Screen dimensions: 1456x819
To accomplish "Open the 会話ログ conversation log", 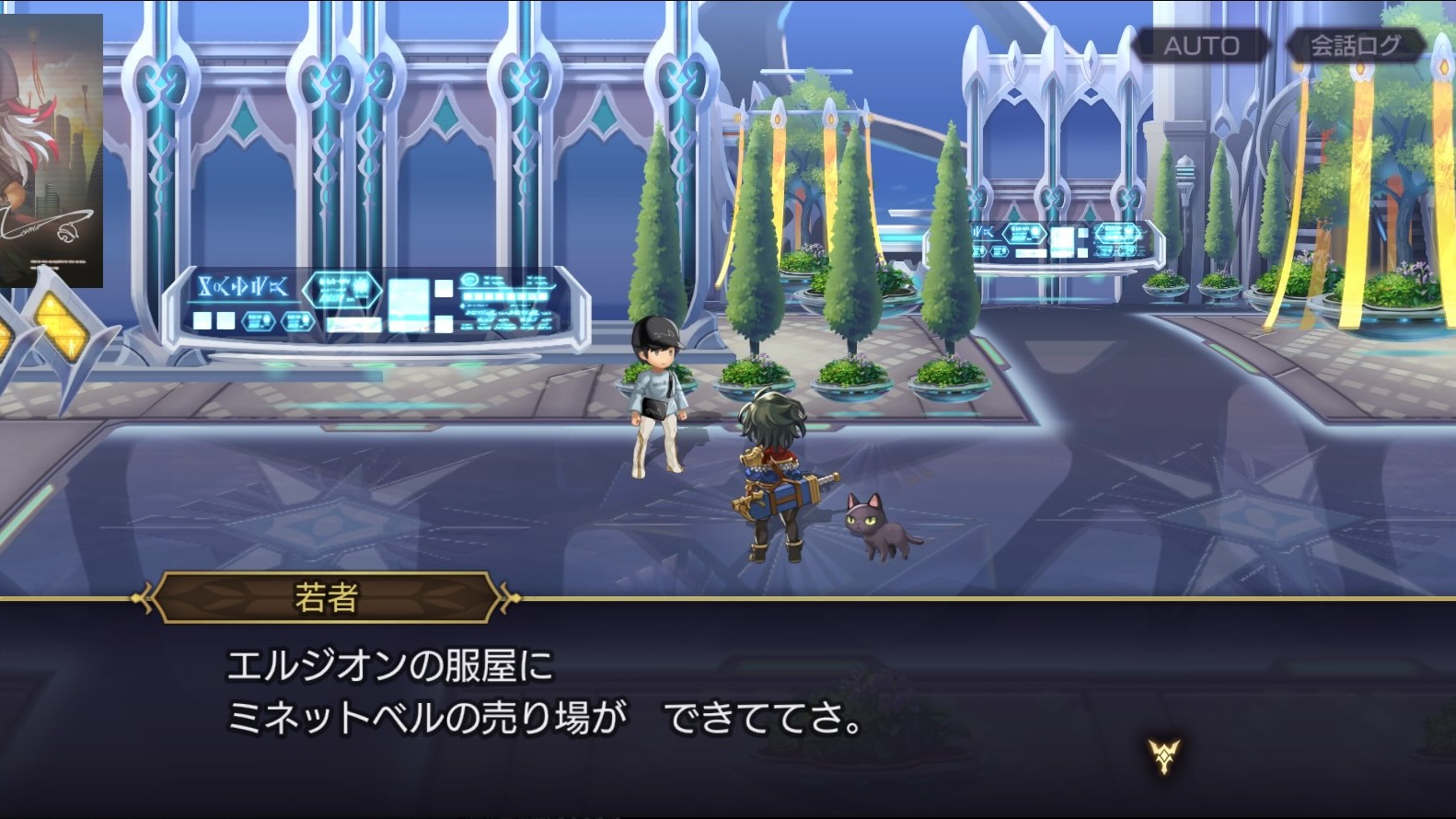I will pyautogui.click(x=1355, y=46).
